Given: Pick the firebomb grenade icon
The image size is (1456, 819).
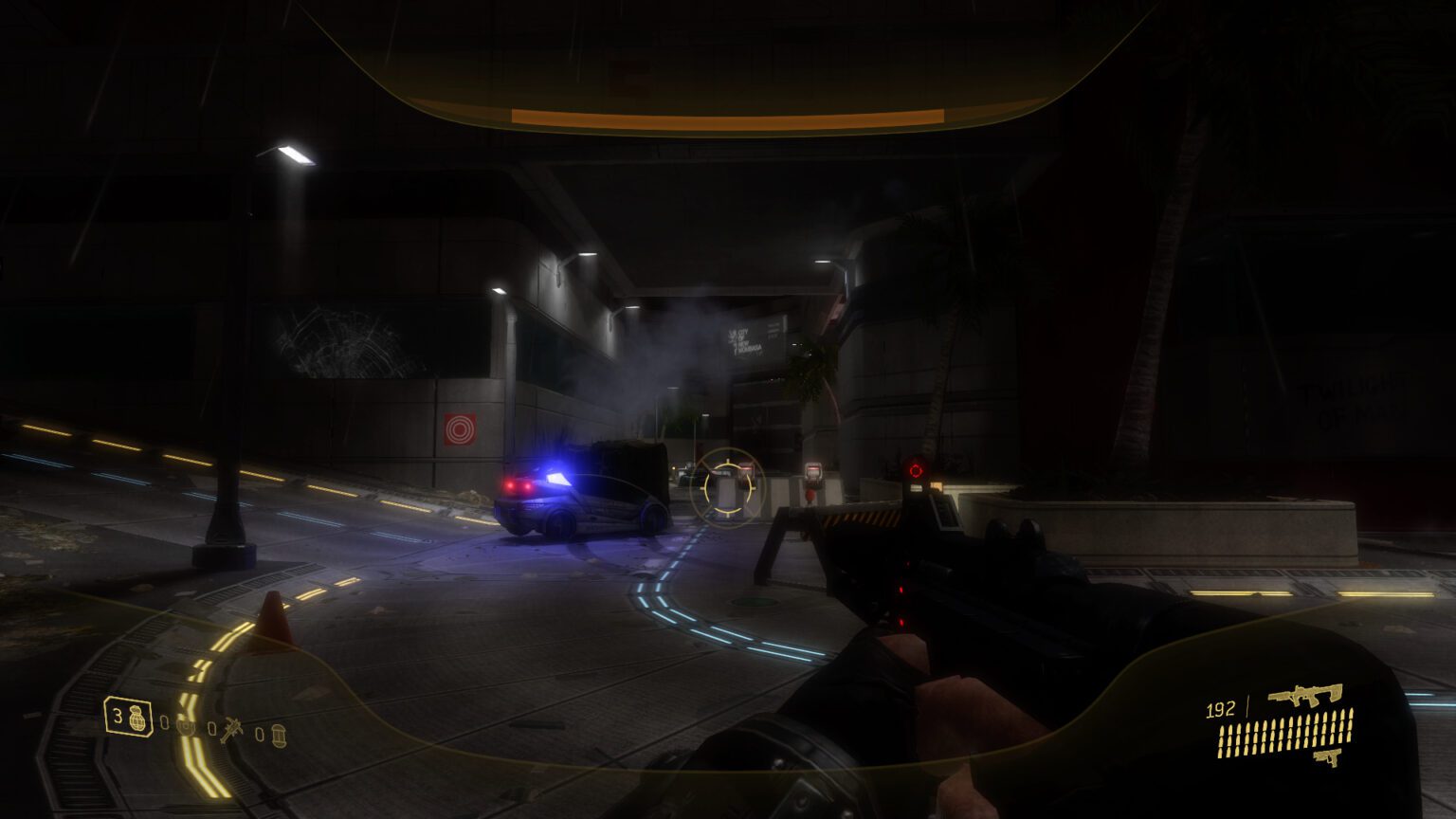Looking at the screenshot, I should 279,736.
